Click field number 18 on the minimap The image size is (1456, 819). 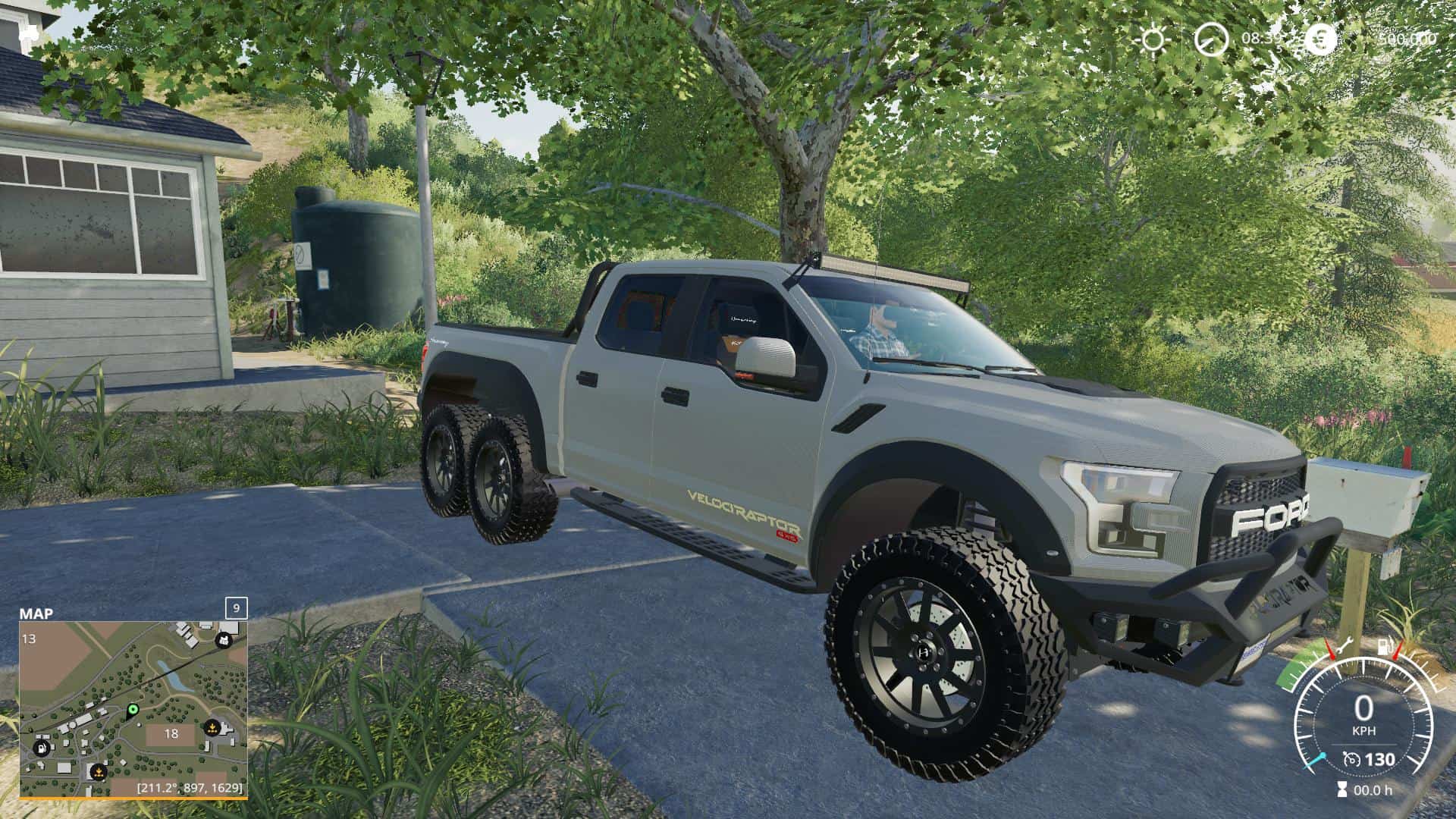[x=171, y=733]
